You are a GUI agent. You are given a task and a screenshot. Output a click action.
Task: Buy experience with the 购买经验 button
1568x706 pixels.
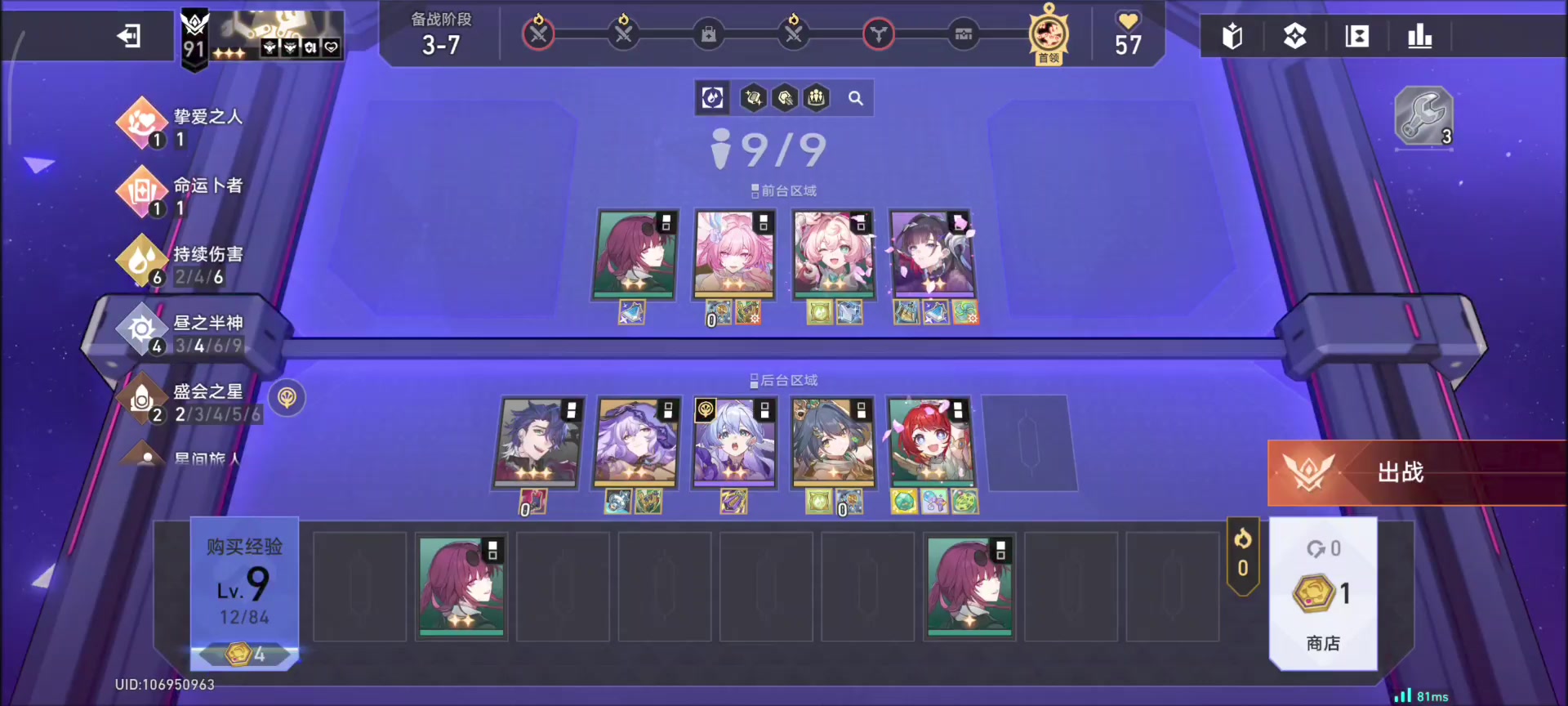pyautogui.click(x=244, y=549)
